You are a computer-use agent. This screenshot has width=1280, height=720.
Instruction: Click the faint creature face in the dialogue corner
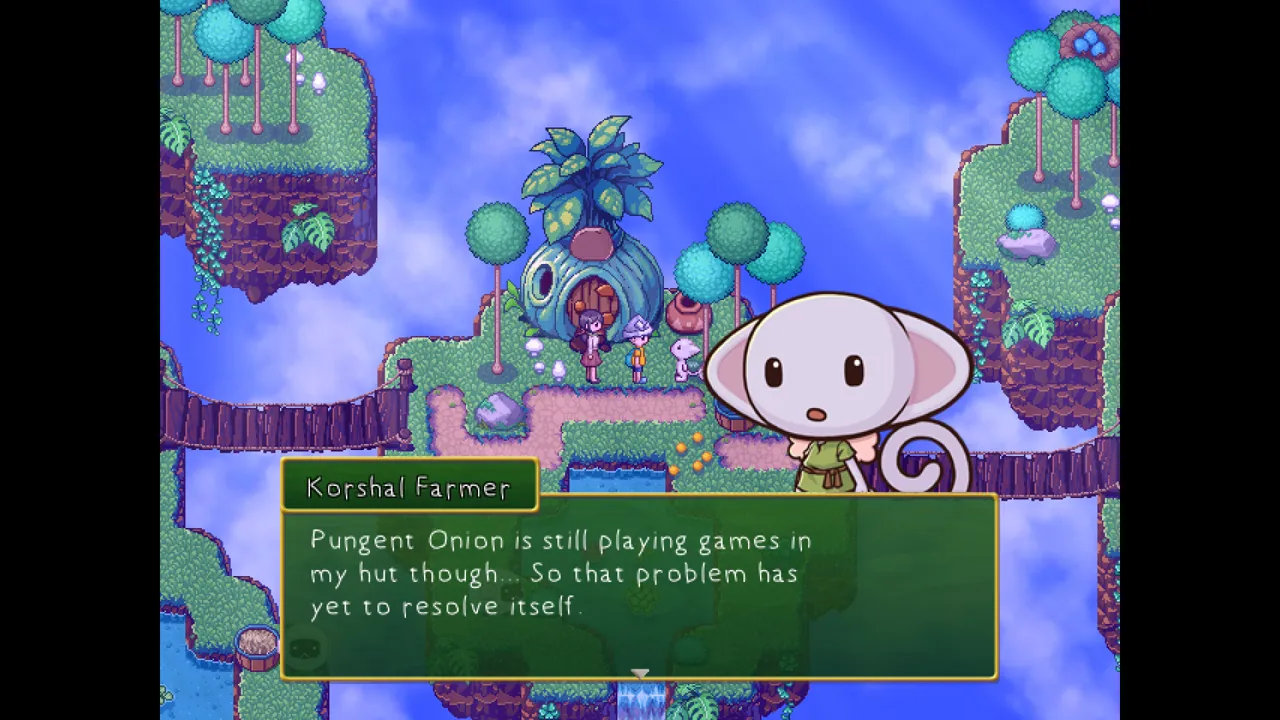click(x=307, y=650)
